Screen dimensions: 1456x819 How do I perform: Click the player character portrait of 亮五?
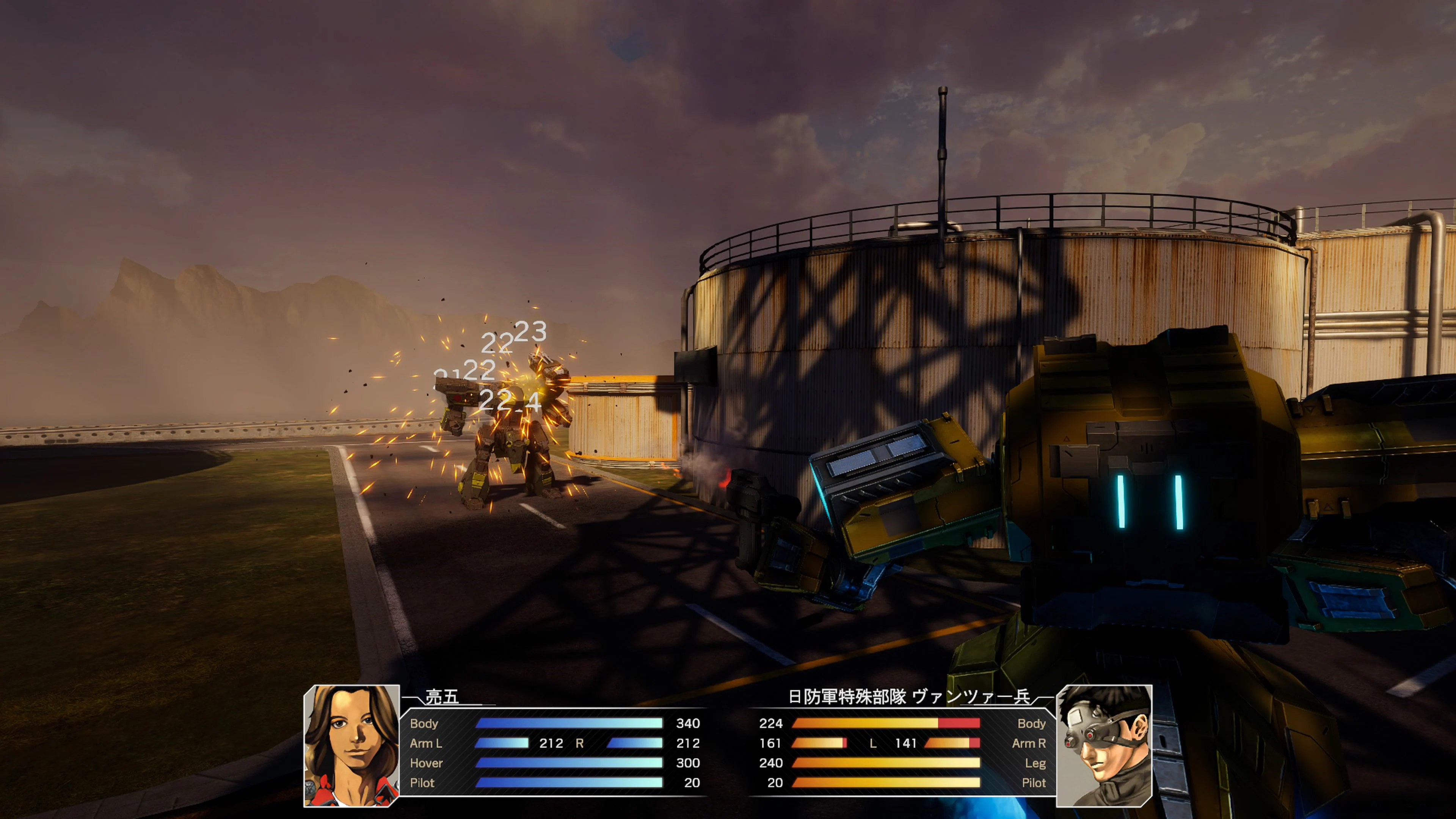coord(350,752)
